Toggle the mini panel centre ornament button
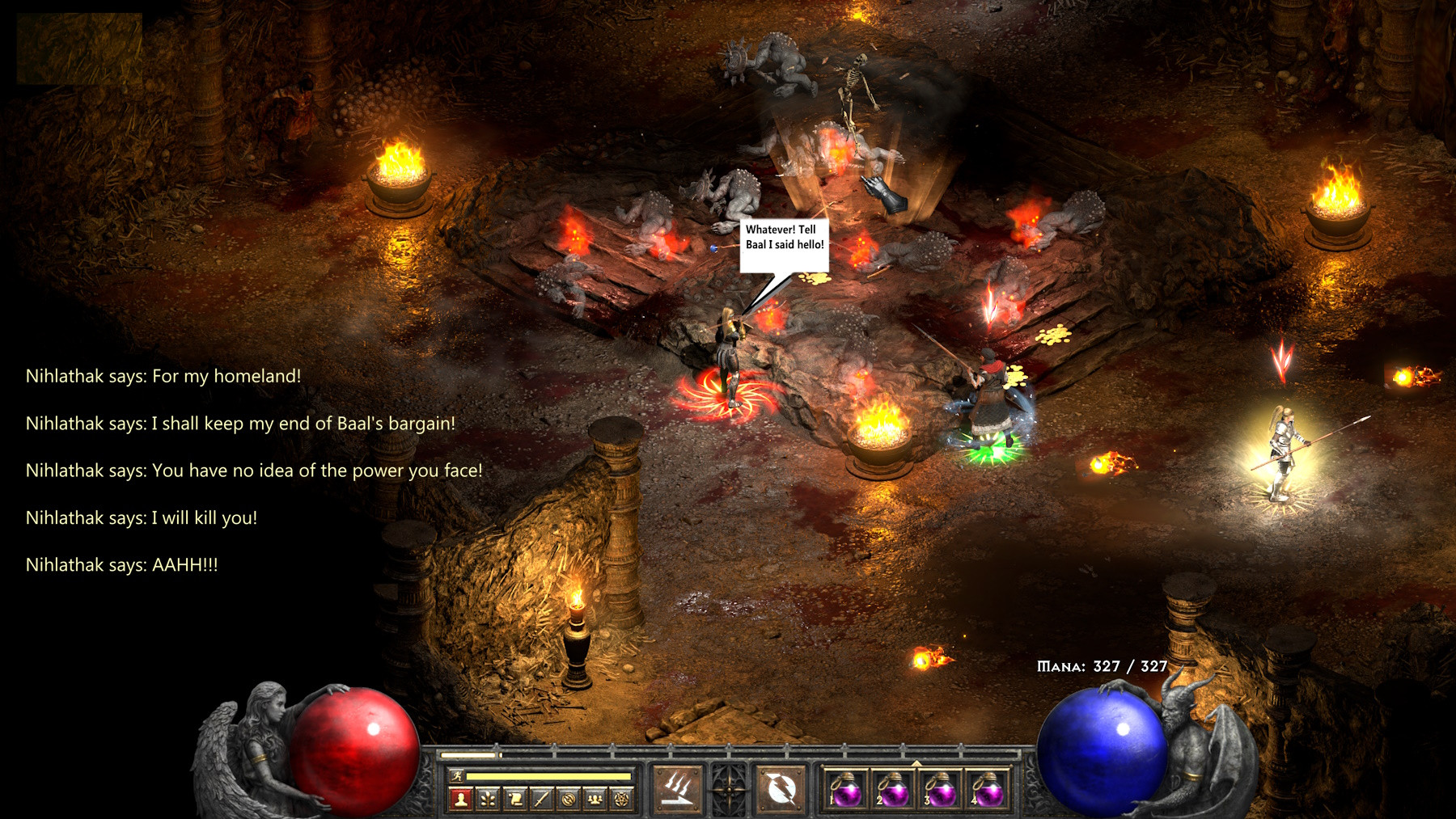This screenshot has height=819, width=1456. pyautogui.click(x=730, y=787)
